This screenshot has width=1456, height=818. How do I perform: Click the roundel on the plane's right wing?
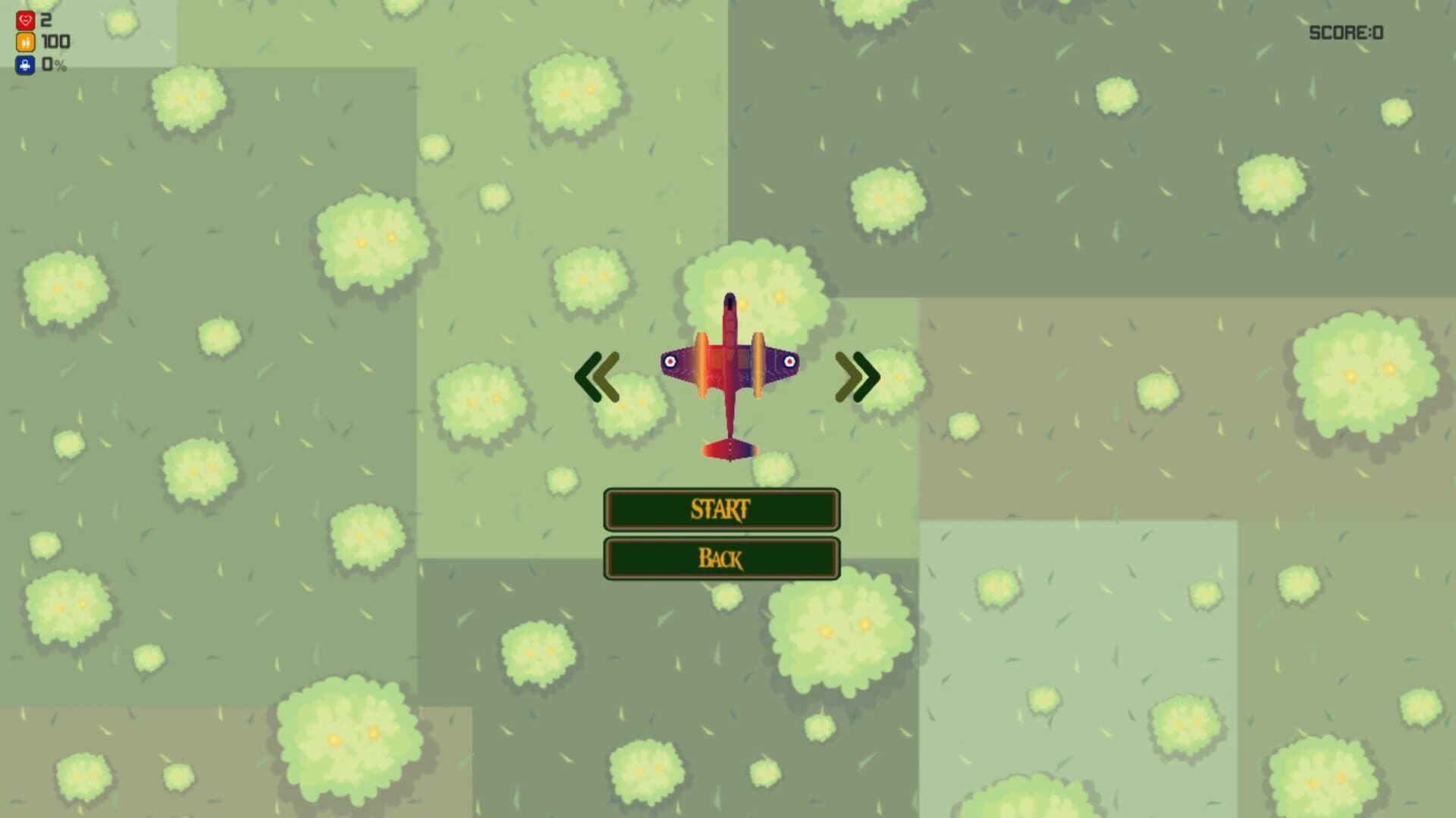(x=789, y=362)
